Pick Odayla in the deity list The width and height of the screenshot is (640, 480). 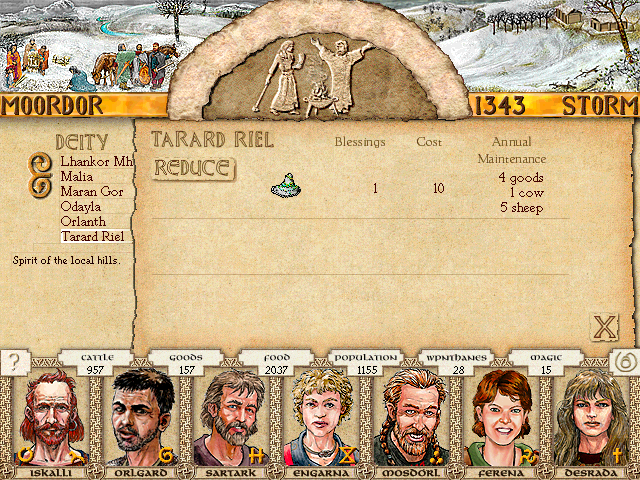click(x=80, y=206)
